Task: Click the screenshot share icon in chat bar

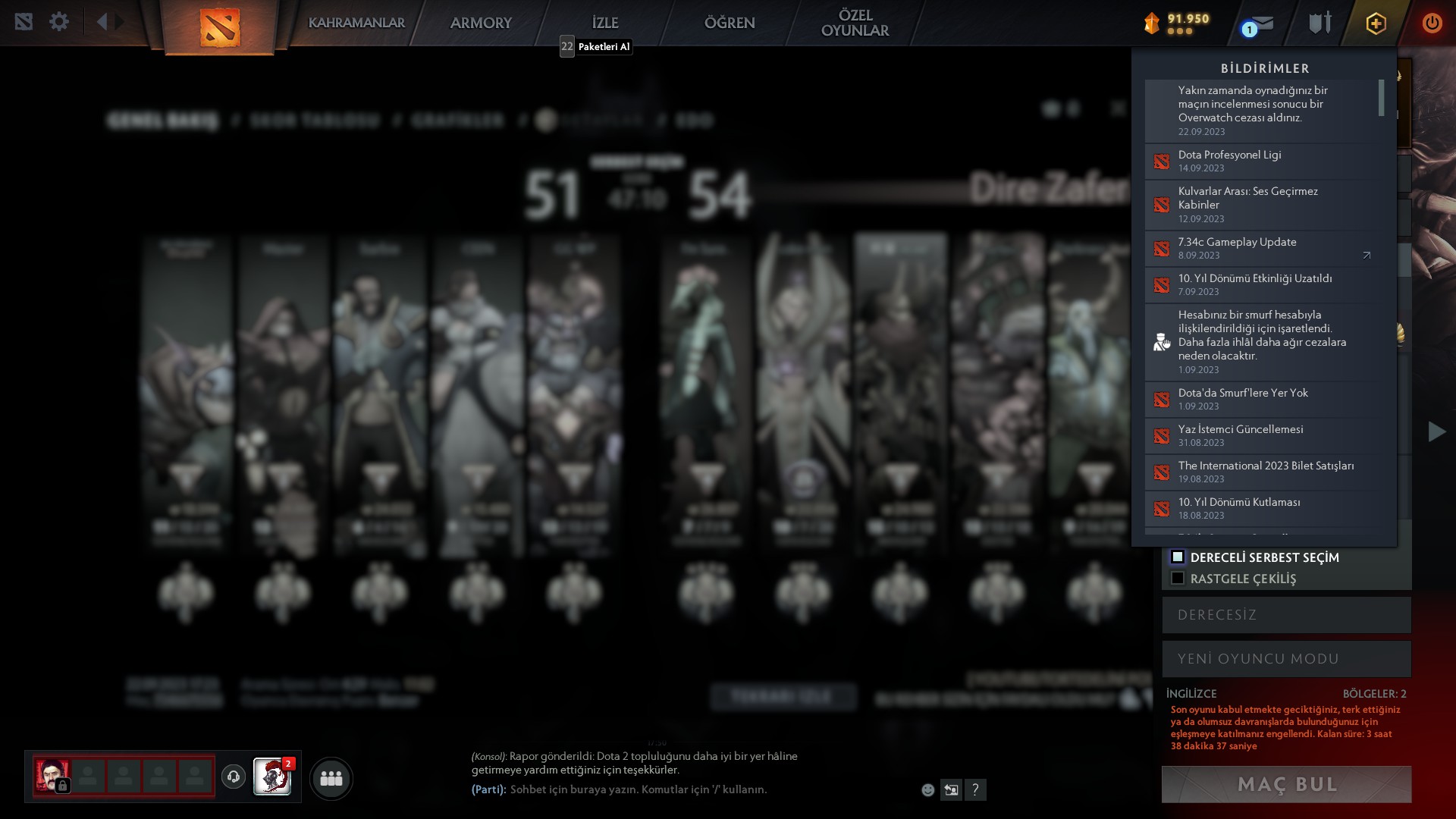Action: (x=951, y=789)
